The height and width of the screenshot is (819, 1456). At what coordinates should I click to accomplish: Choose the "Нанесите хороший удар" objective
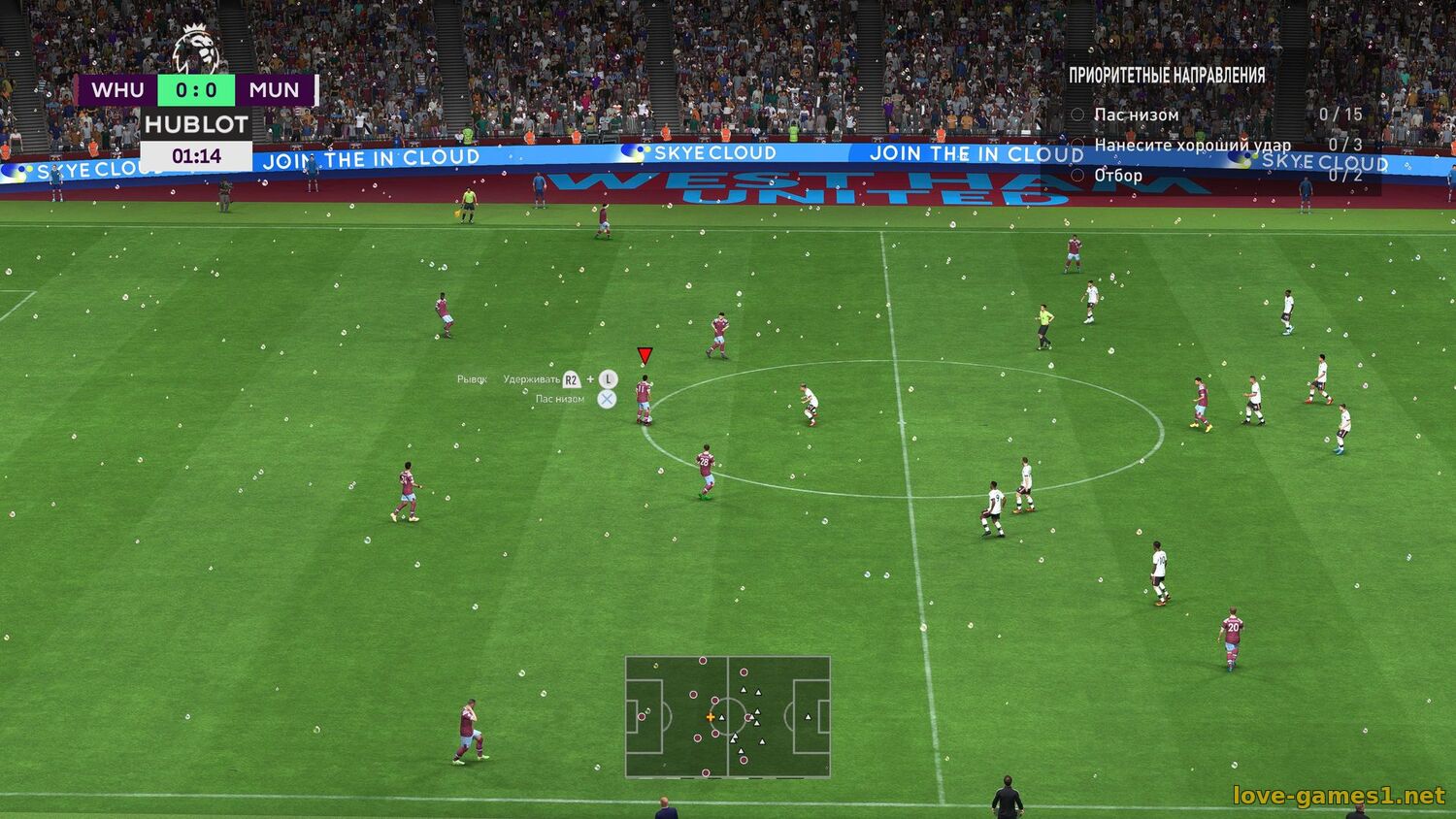(1192, 145)
